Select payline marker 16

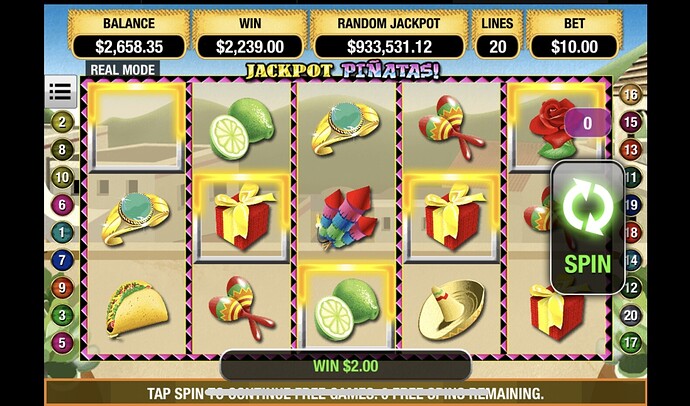pos(631,95)
